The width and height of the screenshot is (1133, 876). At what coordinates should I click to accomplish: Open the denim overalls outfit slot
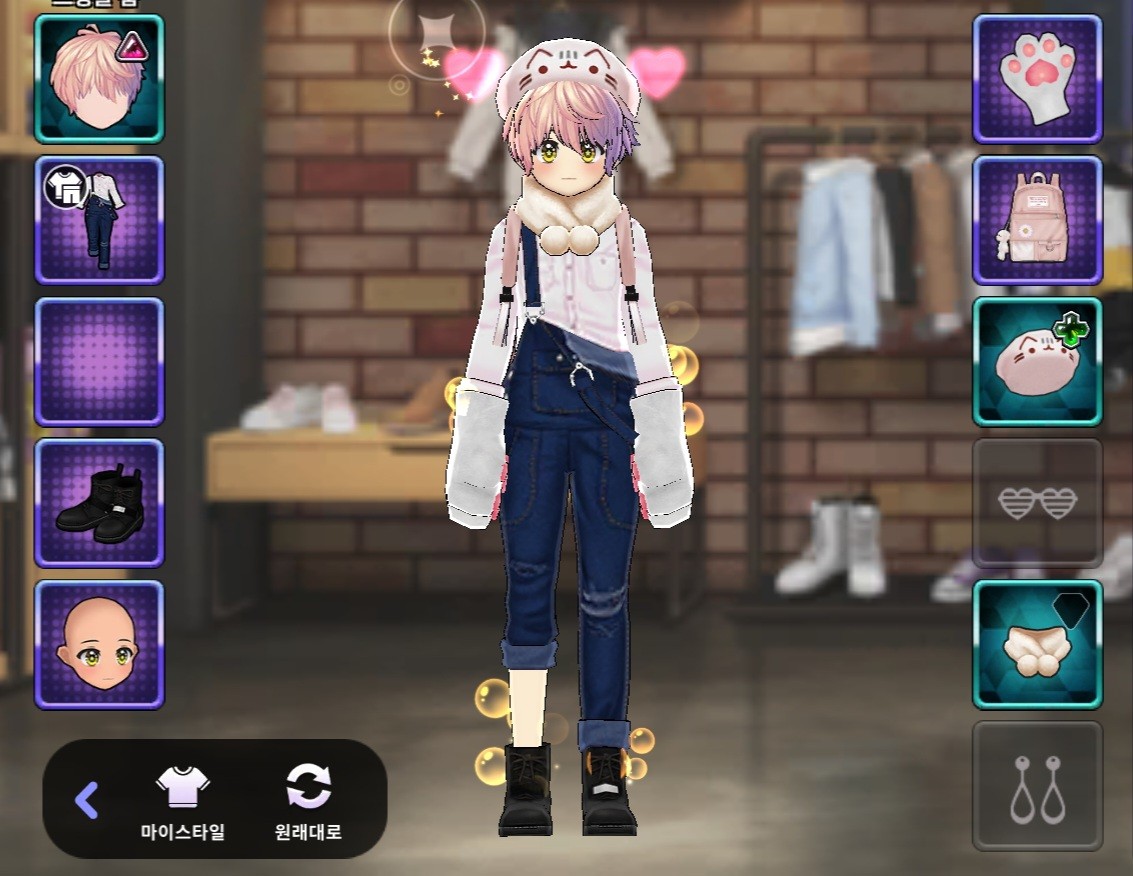pos(99,220)
